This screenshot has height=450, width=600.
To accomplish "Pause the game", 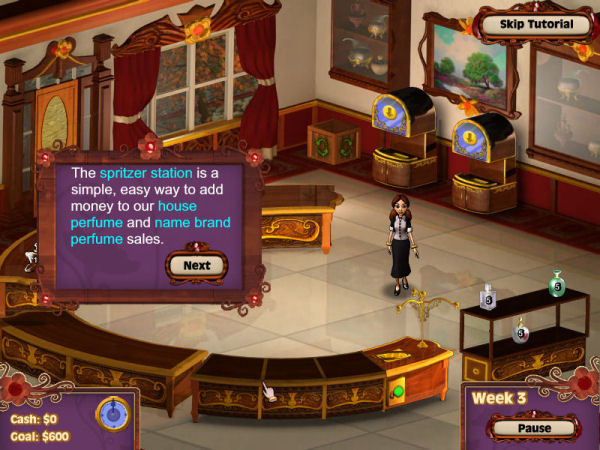I will [535, 428].
